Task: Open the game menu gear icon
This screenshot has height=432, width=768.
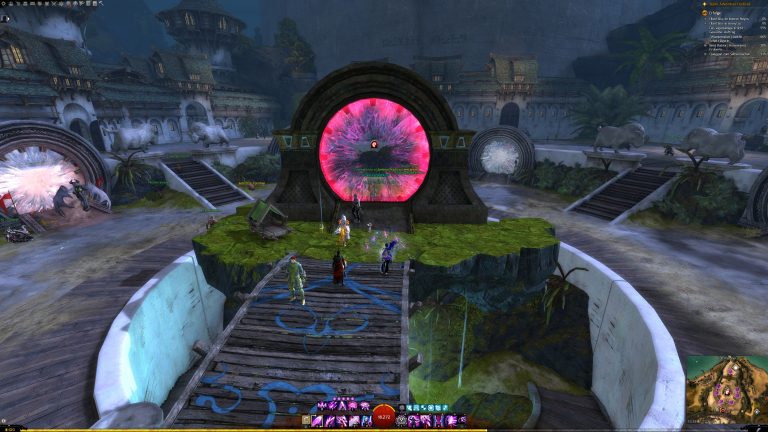Action: tap(5, 4)
